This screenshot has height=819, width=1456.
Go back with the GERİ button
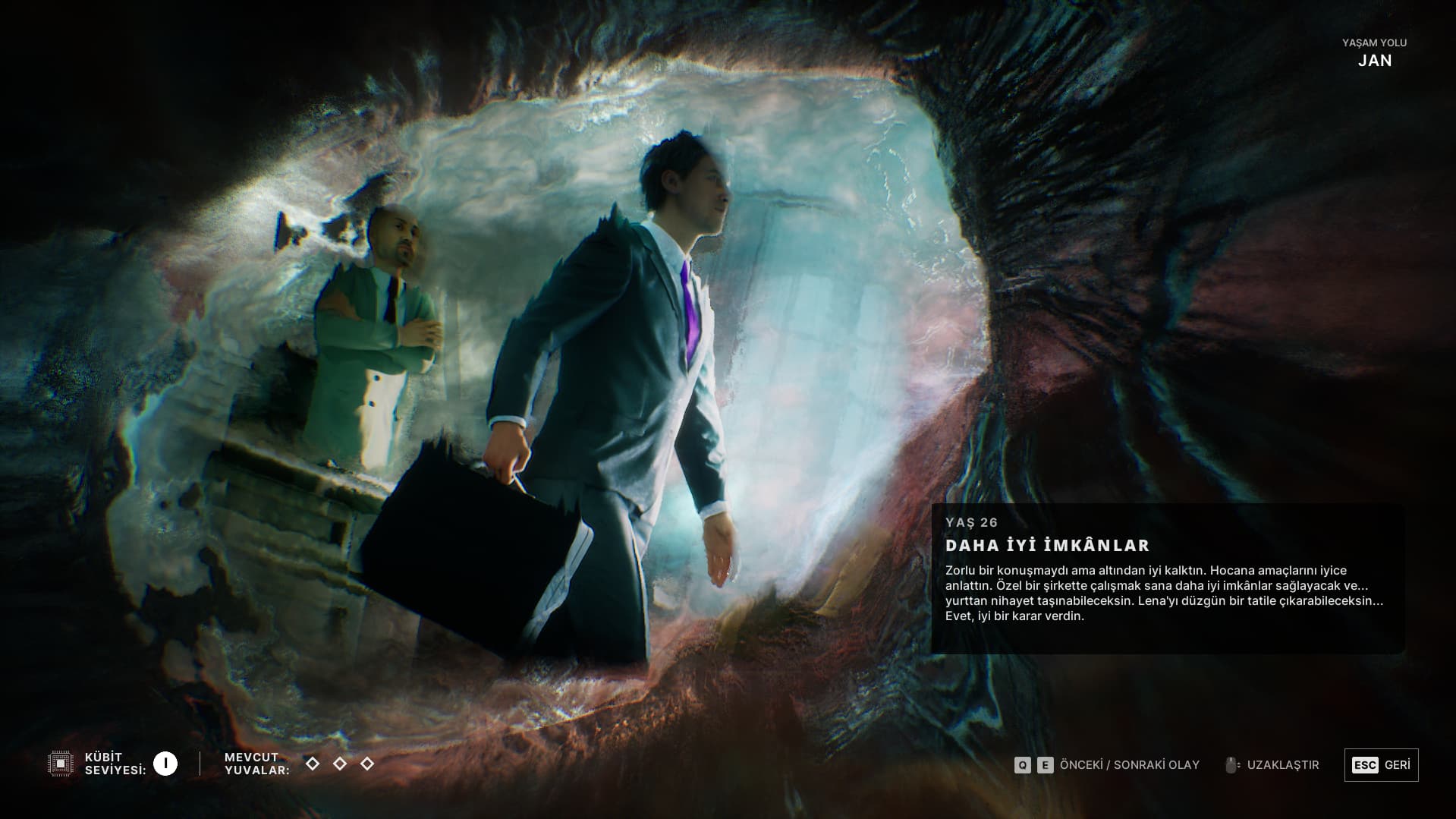click(1381, 764)
